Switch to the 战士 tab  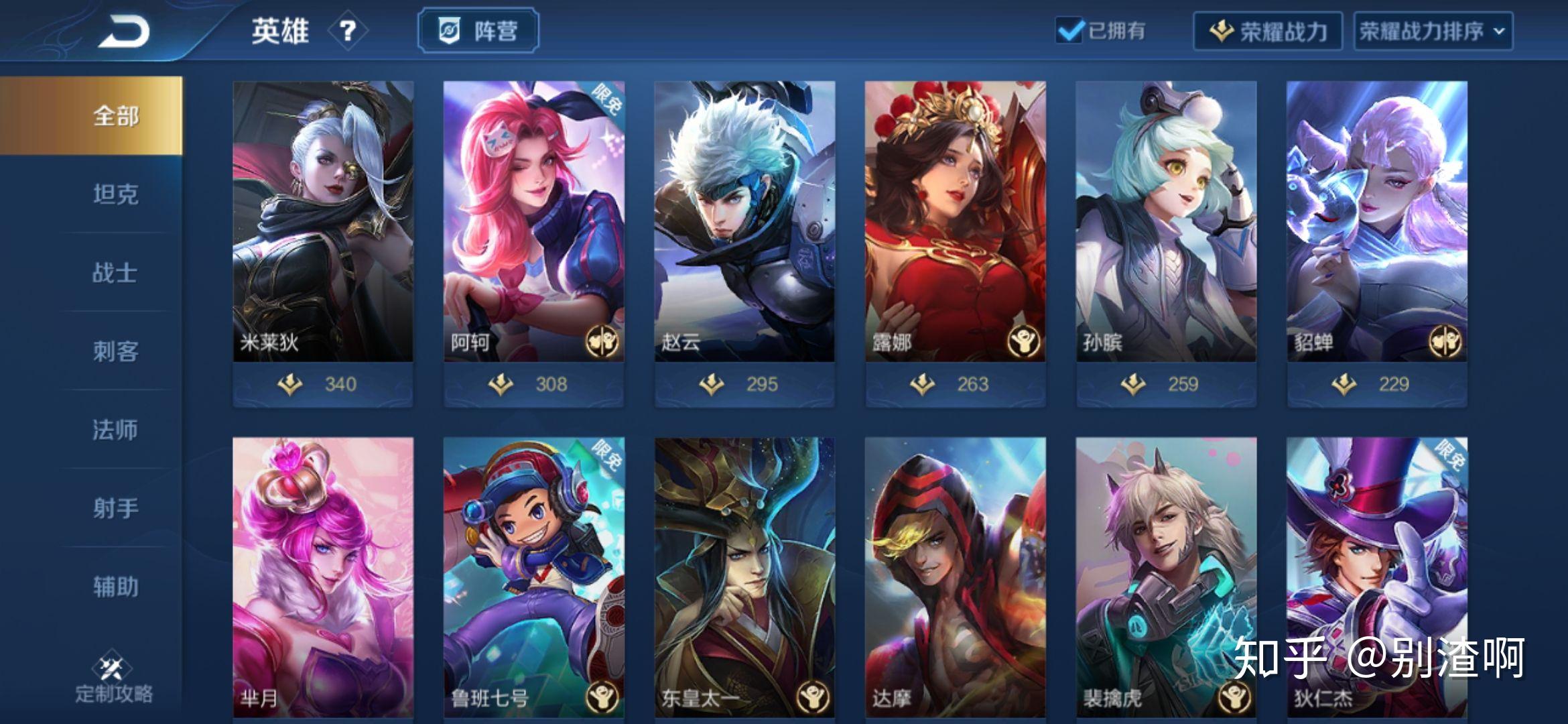115,273
